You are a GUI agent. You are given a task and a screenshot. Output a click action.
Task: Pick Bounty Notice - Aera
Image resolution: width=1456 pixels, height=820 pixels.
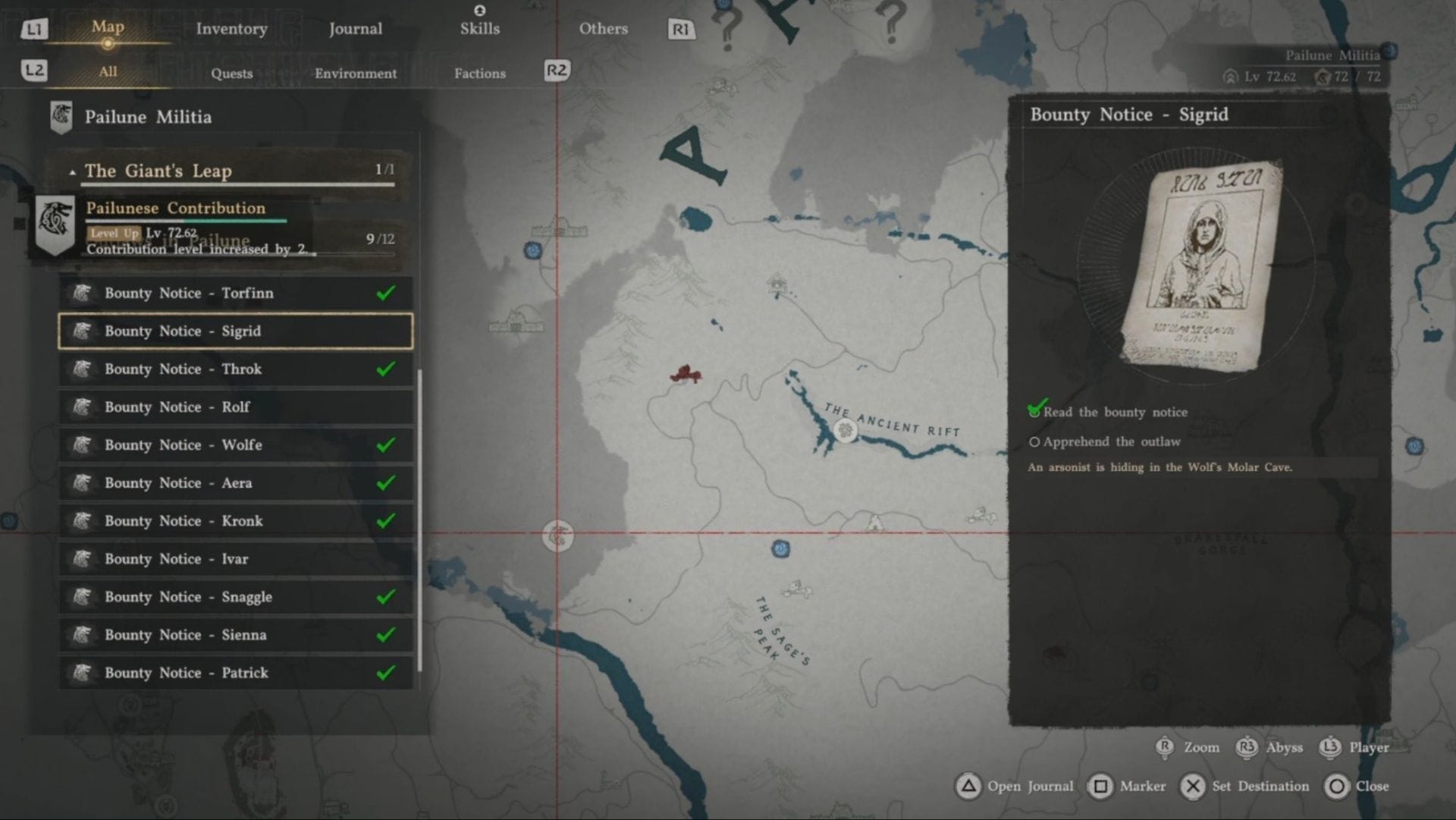[235, 483]
